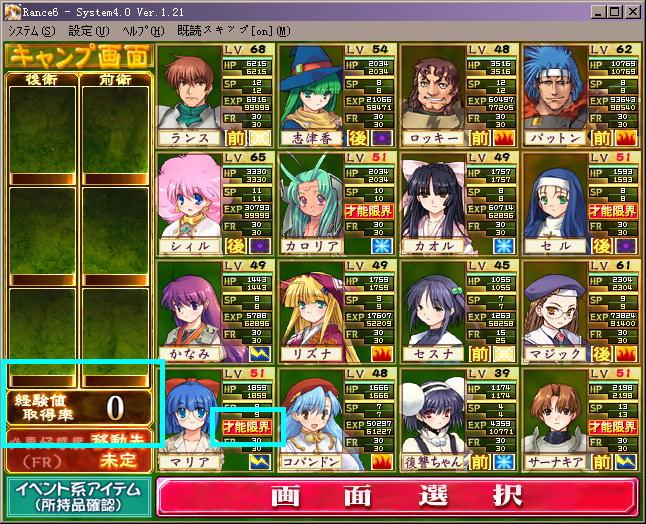Select コパンドン character card
Image resolution: width=646 pixels, height=524 pixels.
click(311, 412)
